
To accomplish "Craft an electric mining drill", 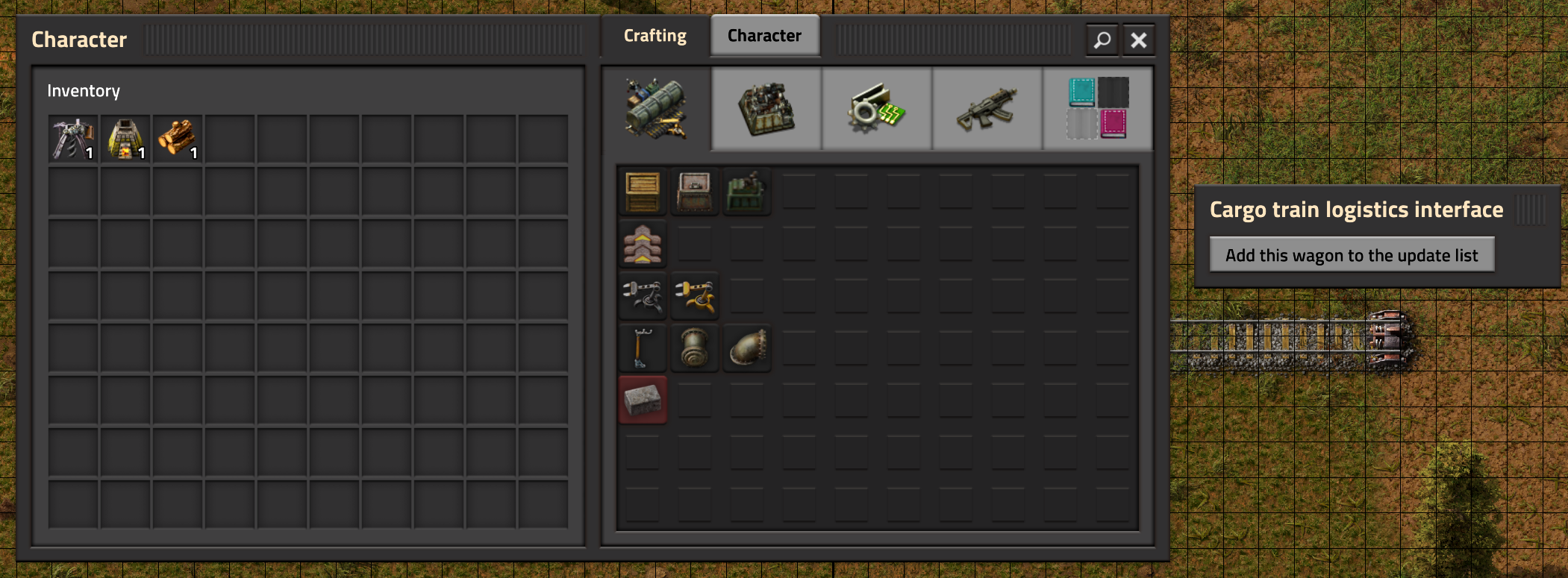I will (x=747, y=192).
